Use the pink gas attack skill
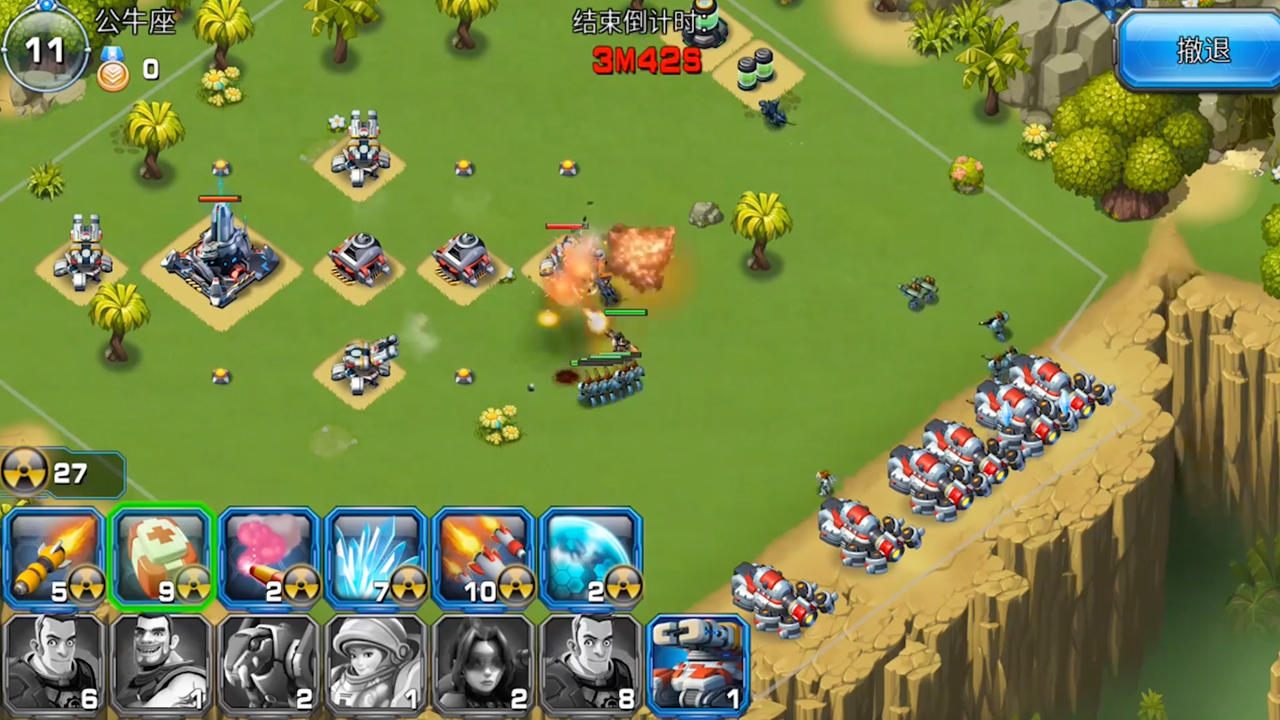Screen dimensions: 1280x720 click(268, 555)
